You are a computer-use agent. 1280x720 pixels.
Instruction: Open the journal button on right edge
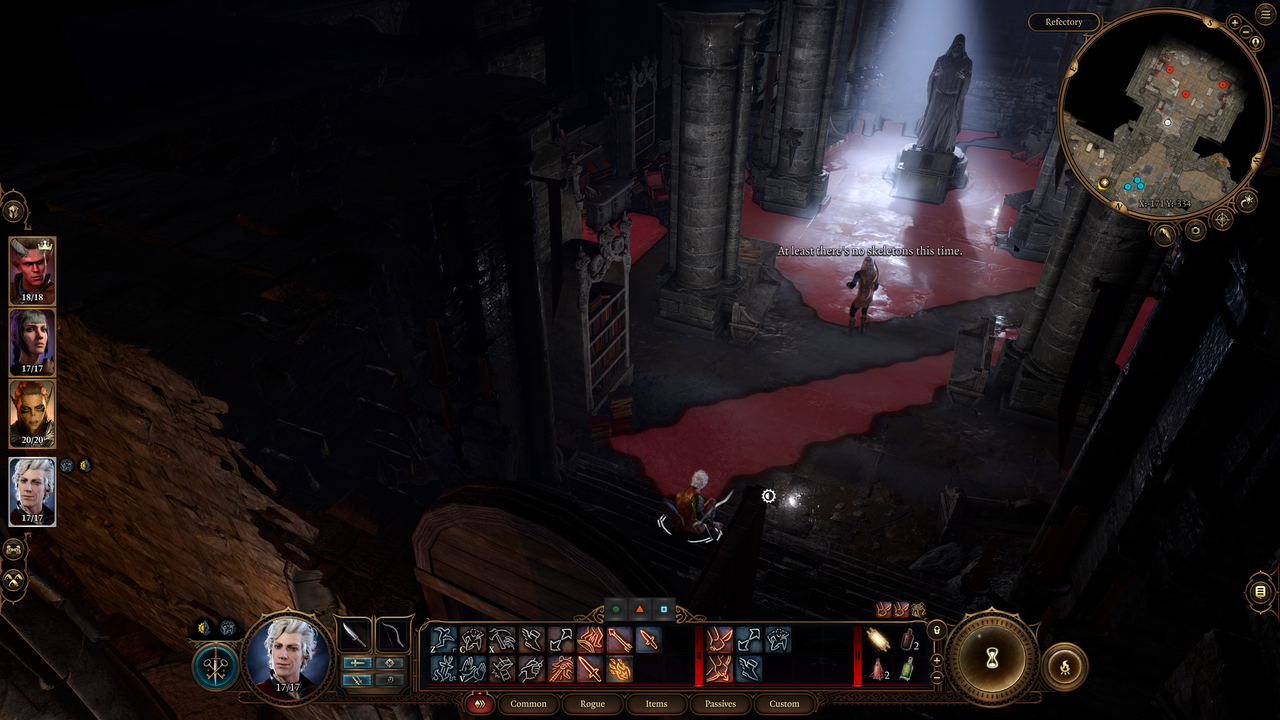1261,593
